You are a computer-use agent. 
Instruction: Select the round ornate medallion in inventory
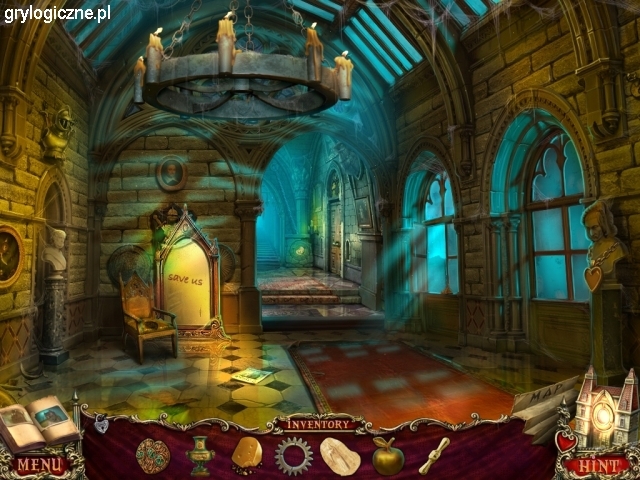(153, 455)
